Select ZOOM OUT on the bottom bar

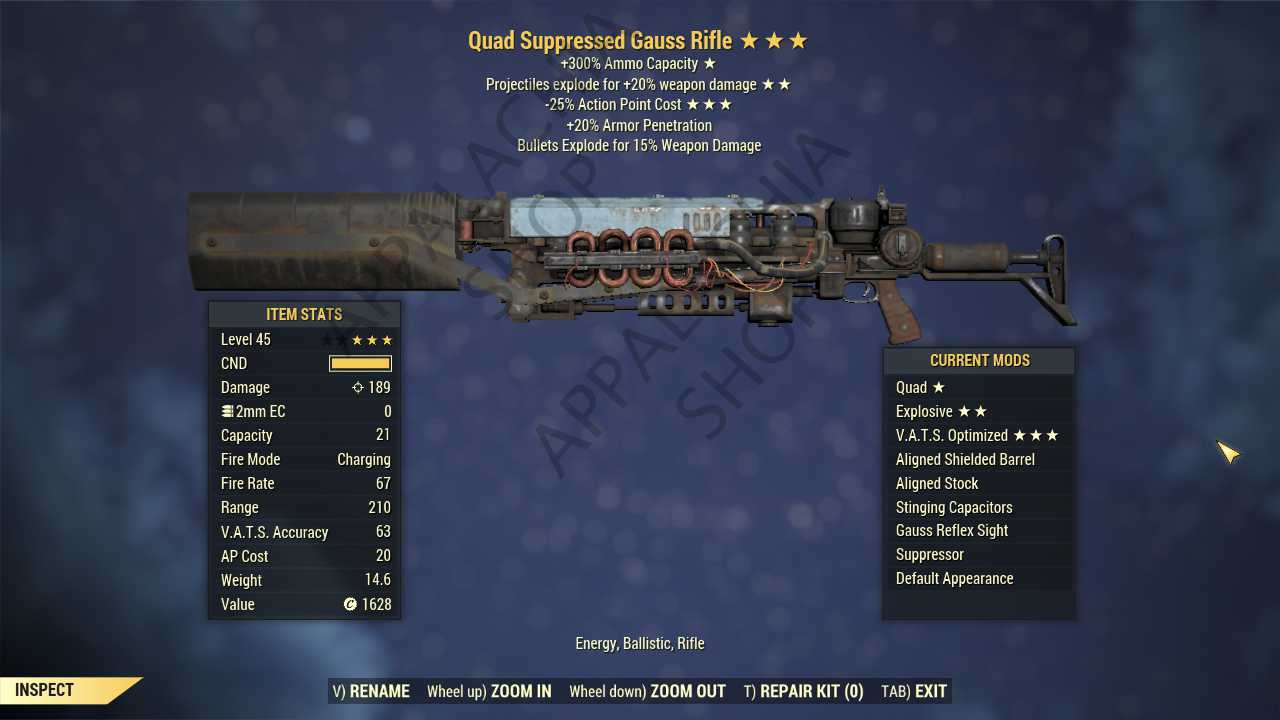648,691
